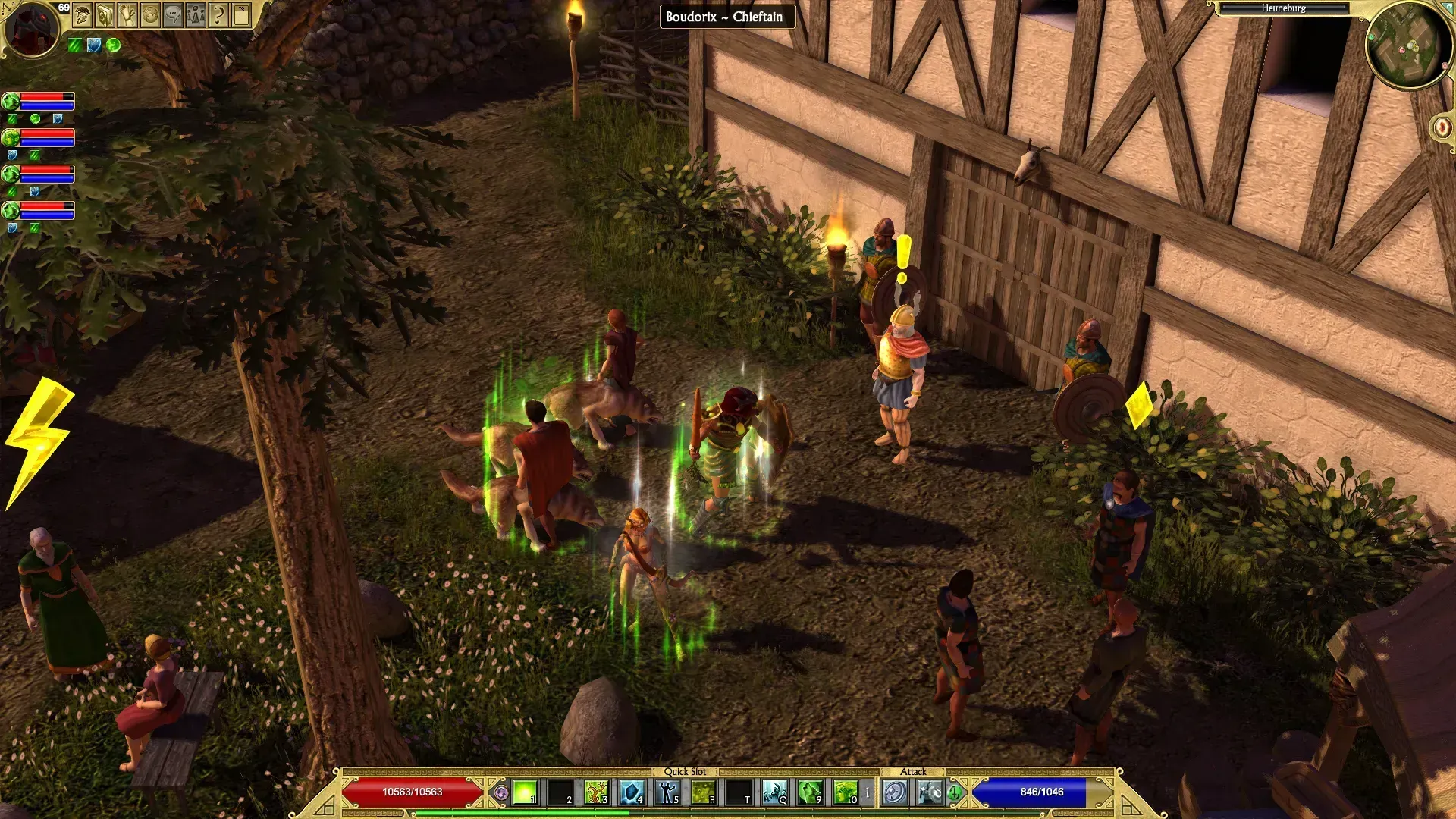Open the quest scroll journal
The width and height of the screenshot is (1456, 819).
pos(127,15)
